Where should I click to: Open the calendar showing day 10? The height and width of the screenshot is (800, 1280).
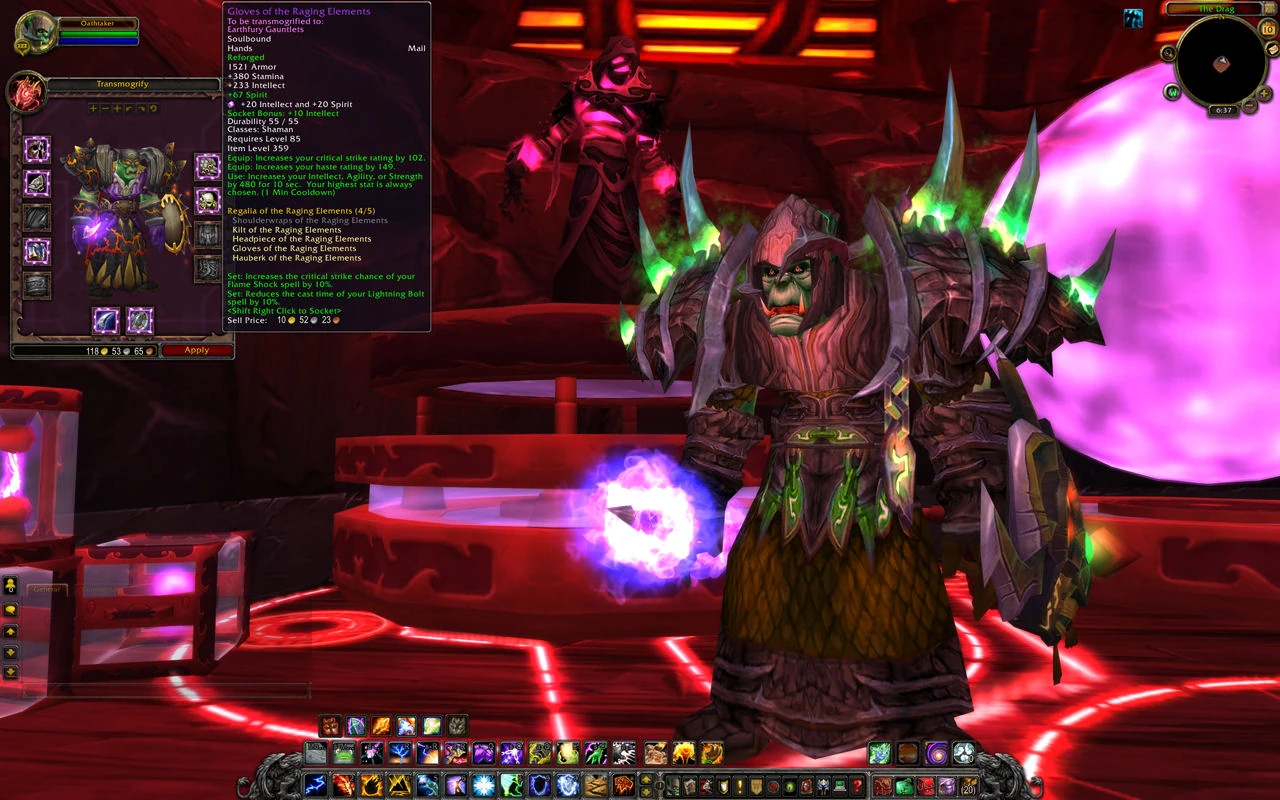click(x=1267, y=29)
